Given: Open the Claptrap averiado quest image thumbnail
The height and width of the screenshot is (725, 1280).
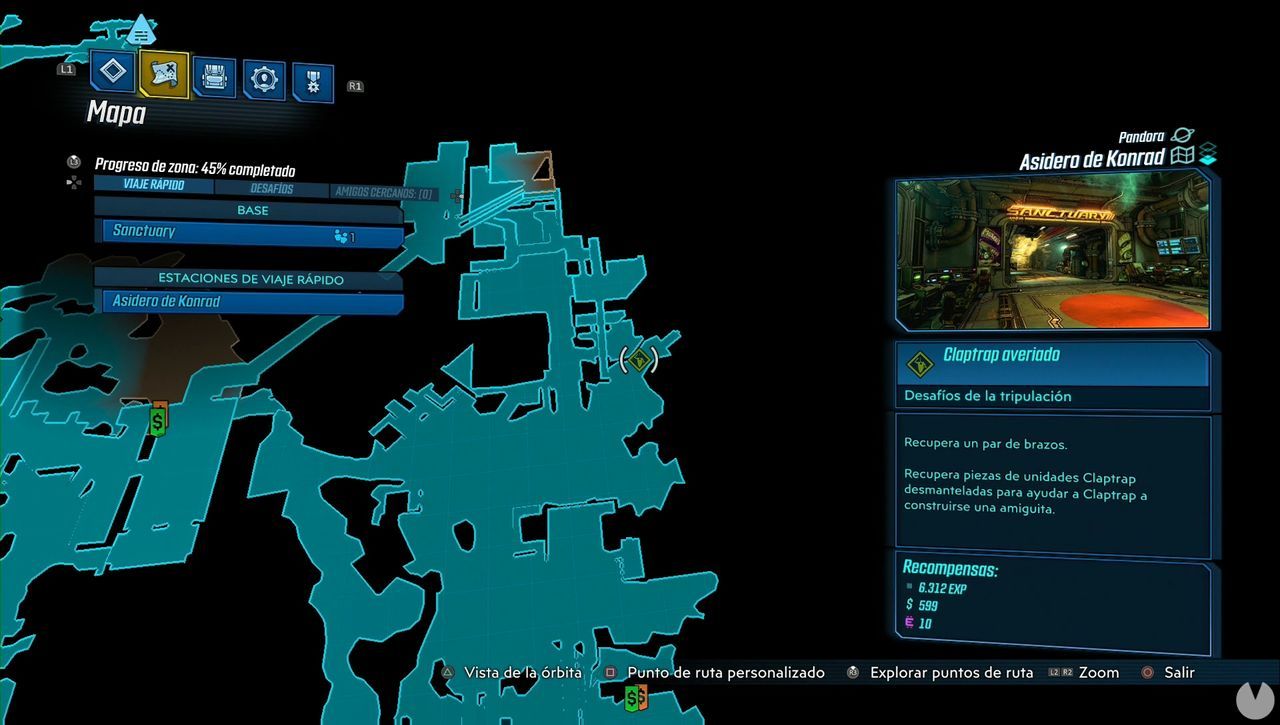Looking at the screenshot, I should (1055, 250).
